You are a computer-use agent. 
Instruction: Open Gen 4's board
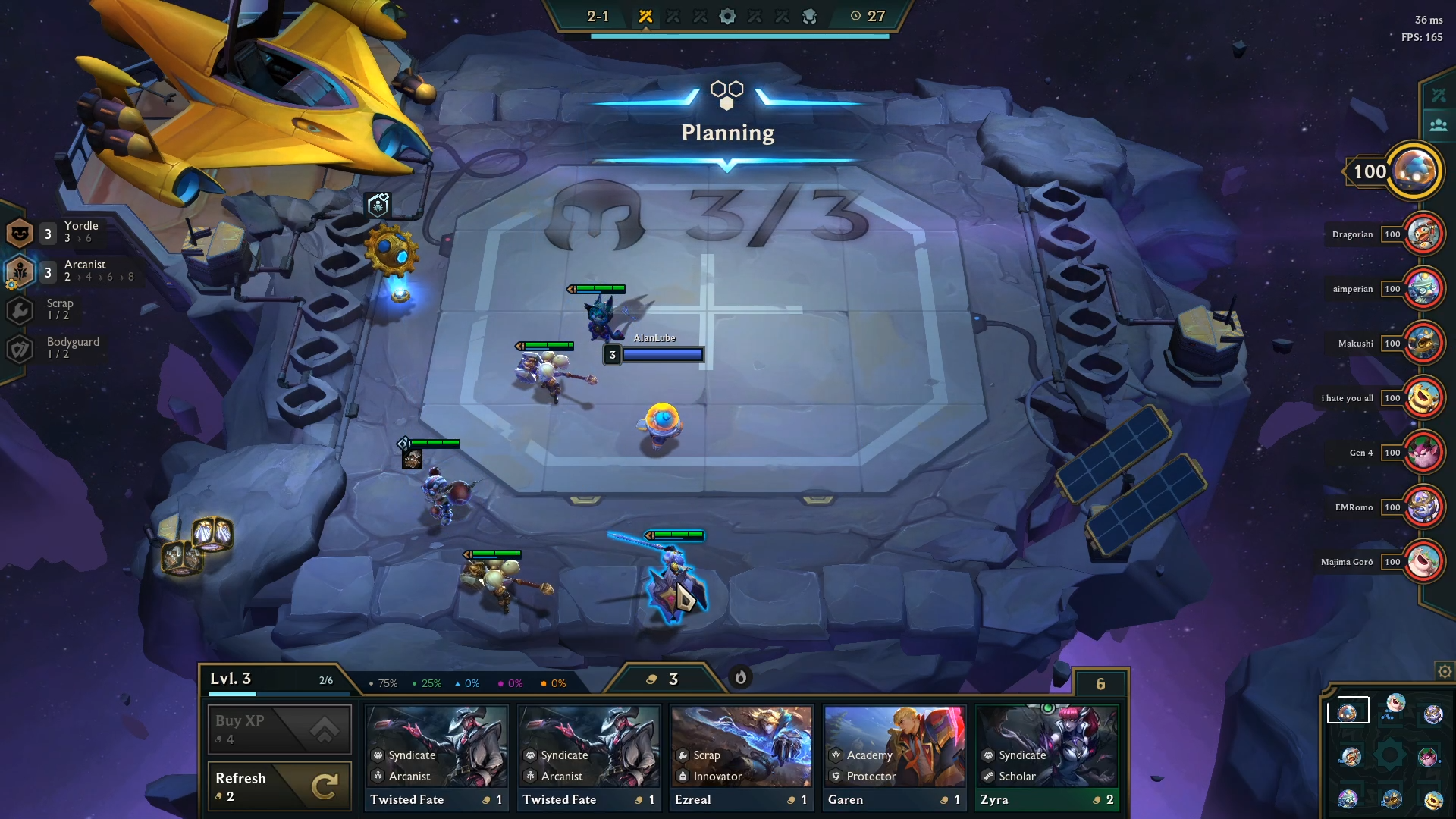coord(1423,453)
